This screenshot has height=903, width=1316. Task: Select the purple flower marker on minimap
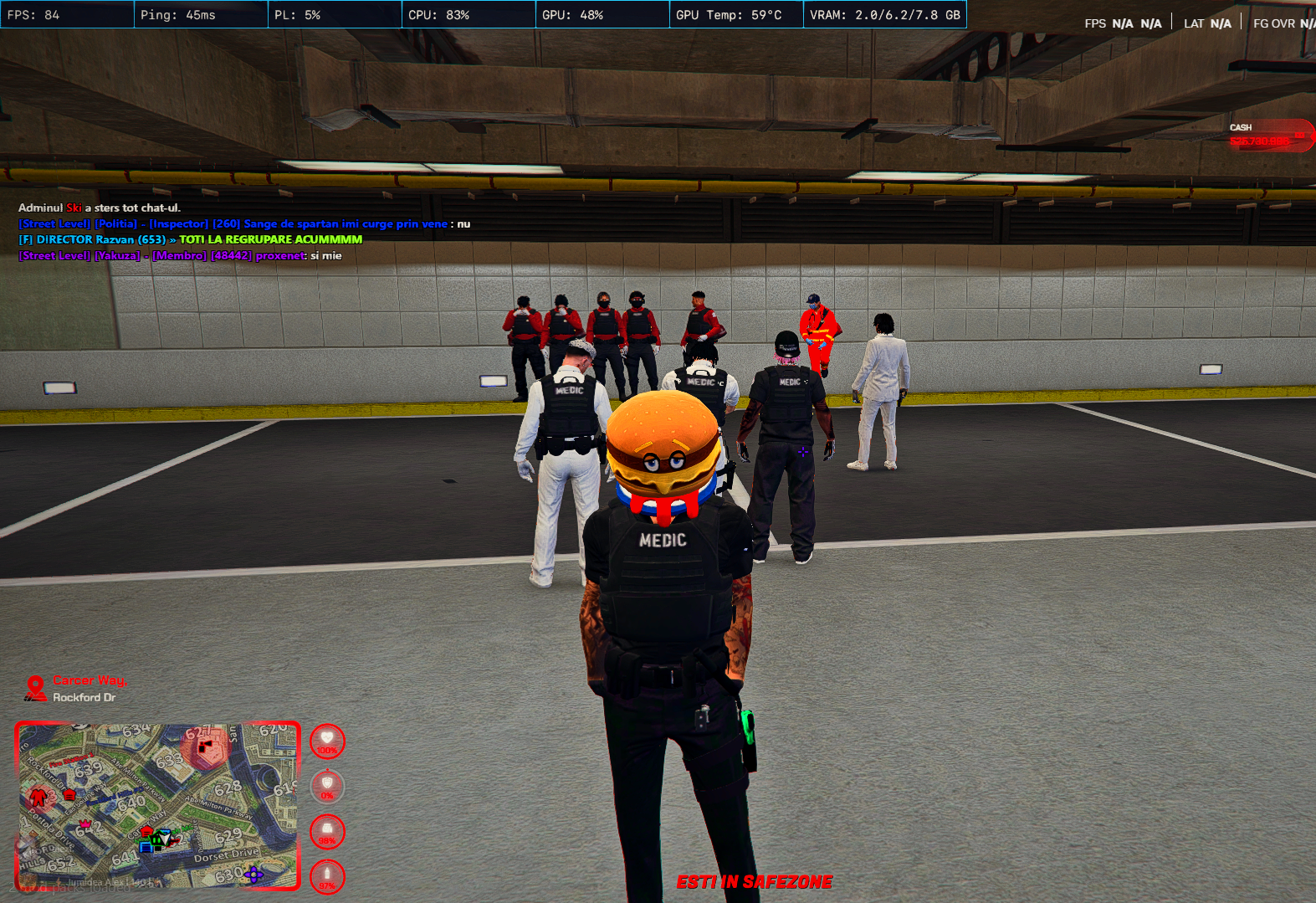tap(253, 875)
